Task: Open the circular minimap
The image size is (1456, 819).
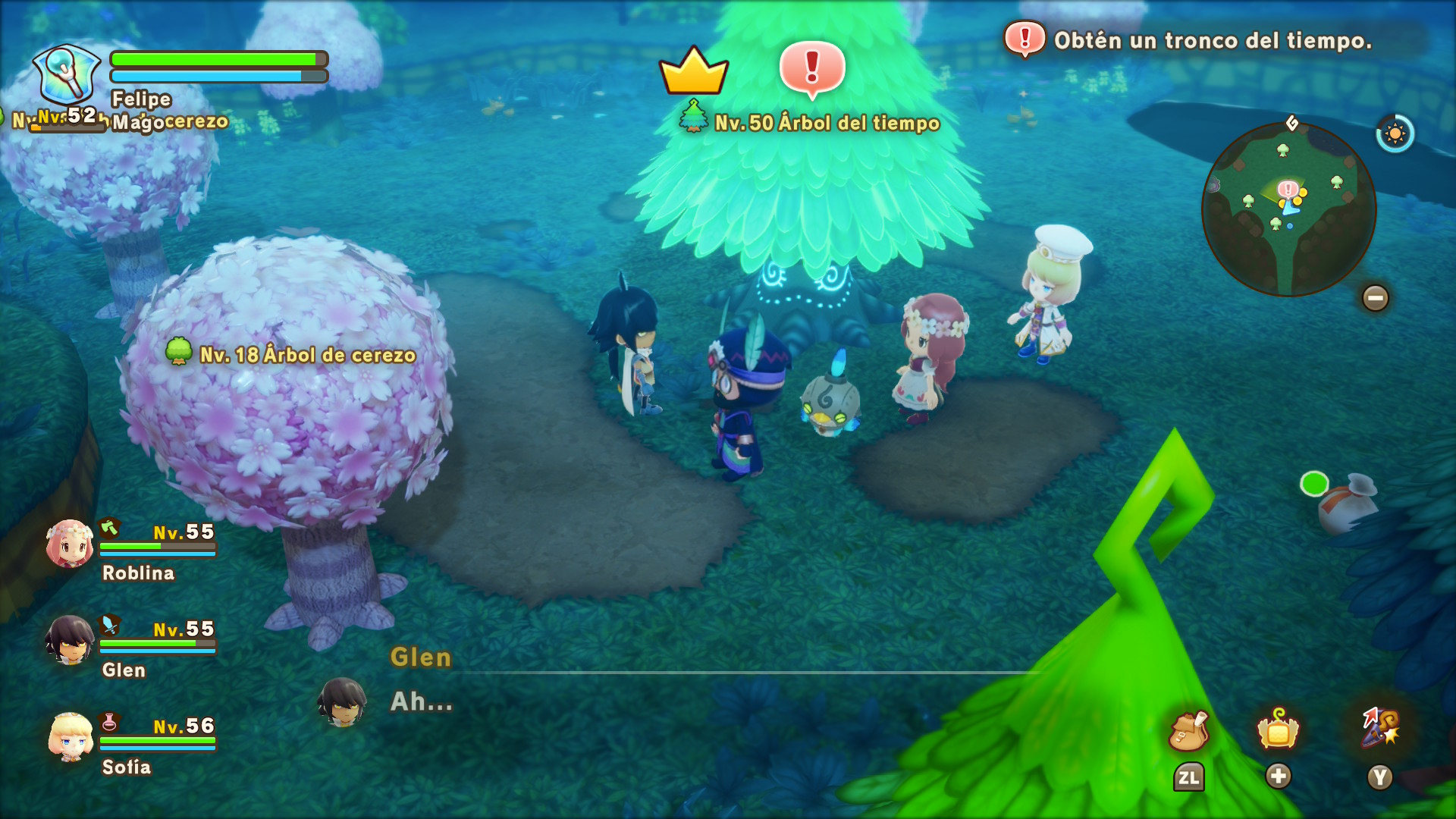Action: 1288,209
